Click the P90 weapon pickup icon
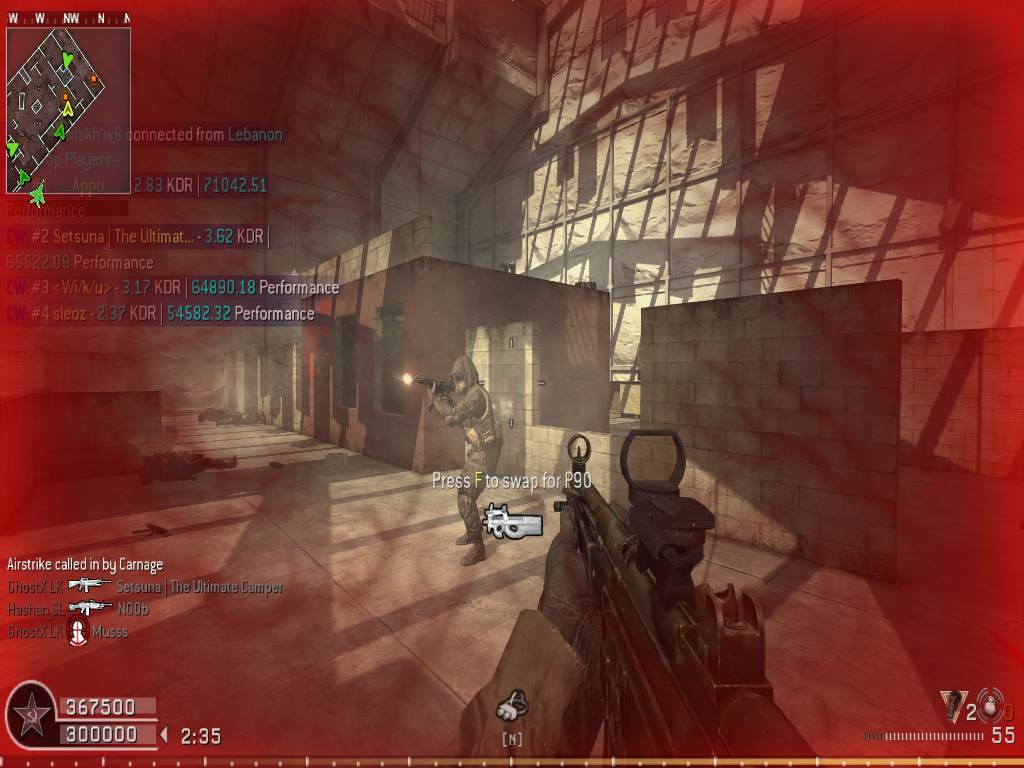 [x=512, y=520]
